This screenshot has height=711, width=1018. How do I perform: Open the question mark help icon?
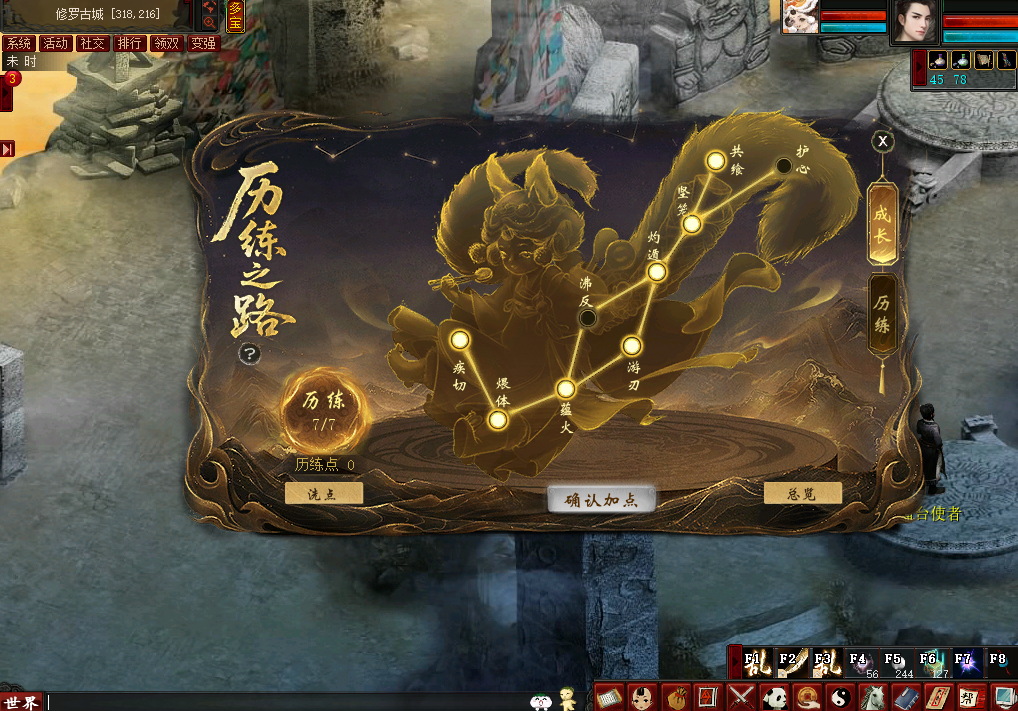coord(249,354)
